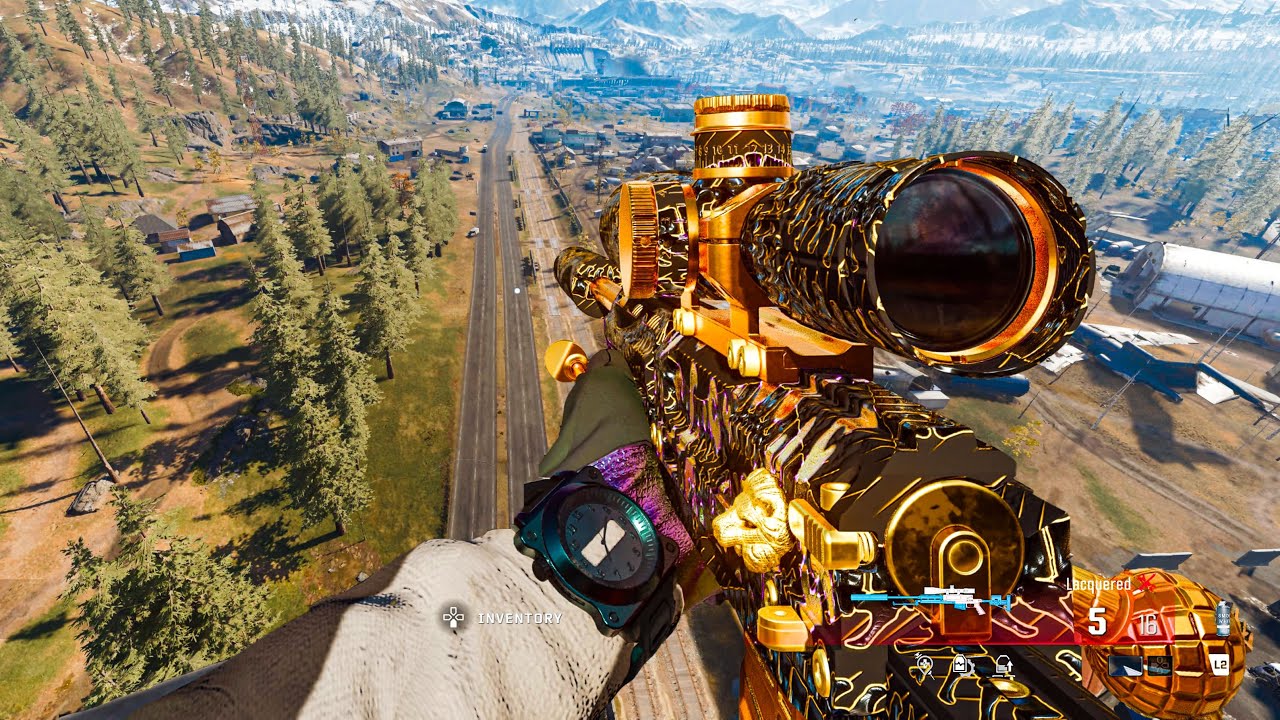
Task: Activate the dark tile with white wedge
Action: (x=1126, y=665)
